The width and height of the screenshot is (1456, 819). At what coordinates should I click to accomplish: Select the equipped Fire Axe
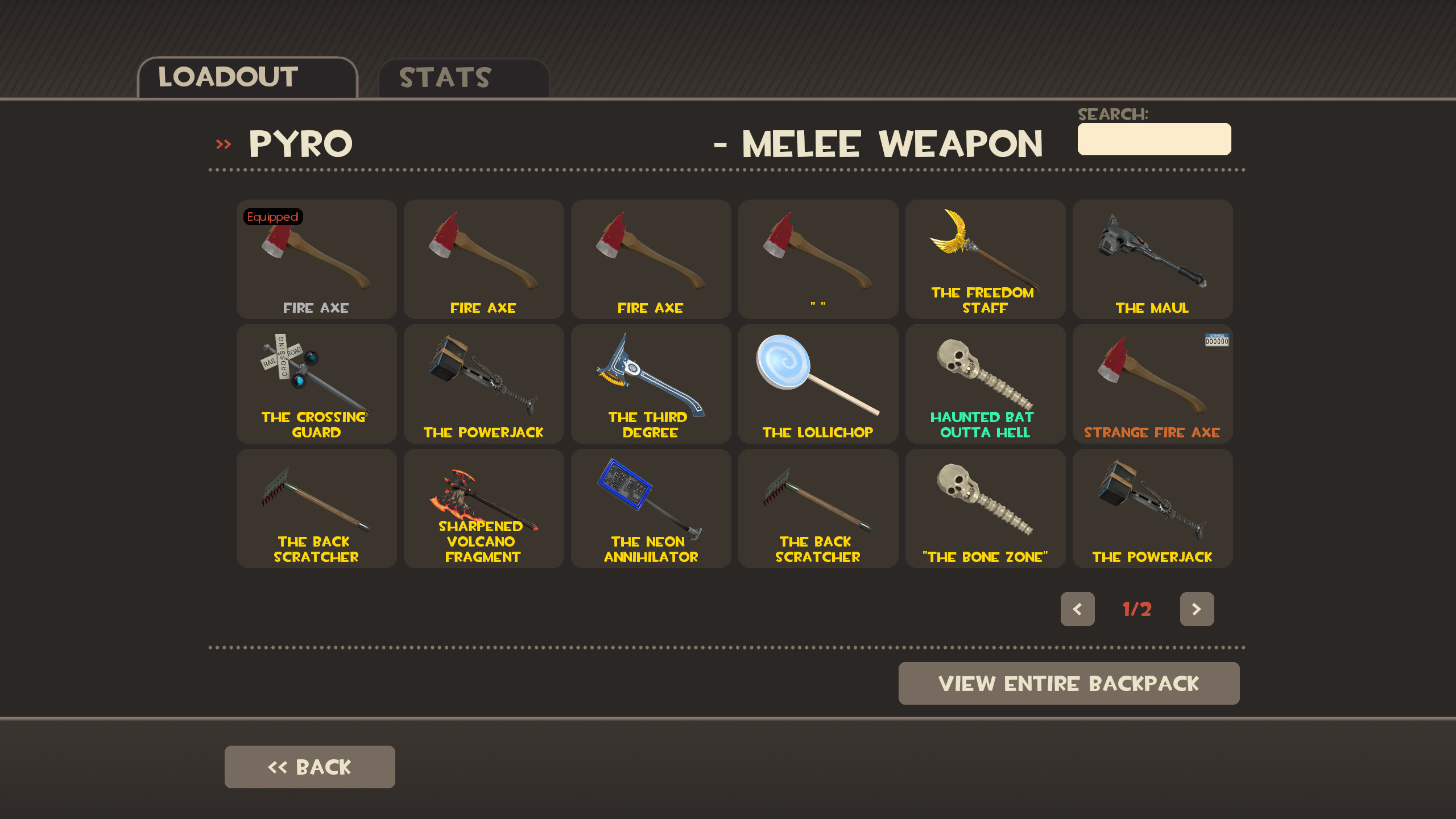pos(316,259)
